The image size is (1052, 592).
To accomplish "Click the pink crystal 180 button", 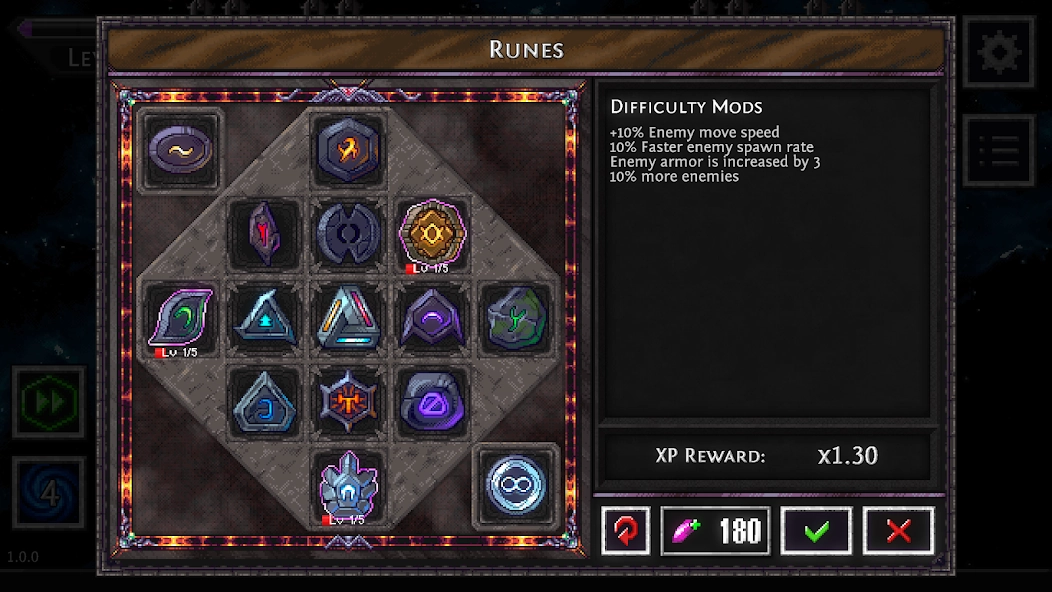I will pyautogui.click(x=716, y=530).
